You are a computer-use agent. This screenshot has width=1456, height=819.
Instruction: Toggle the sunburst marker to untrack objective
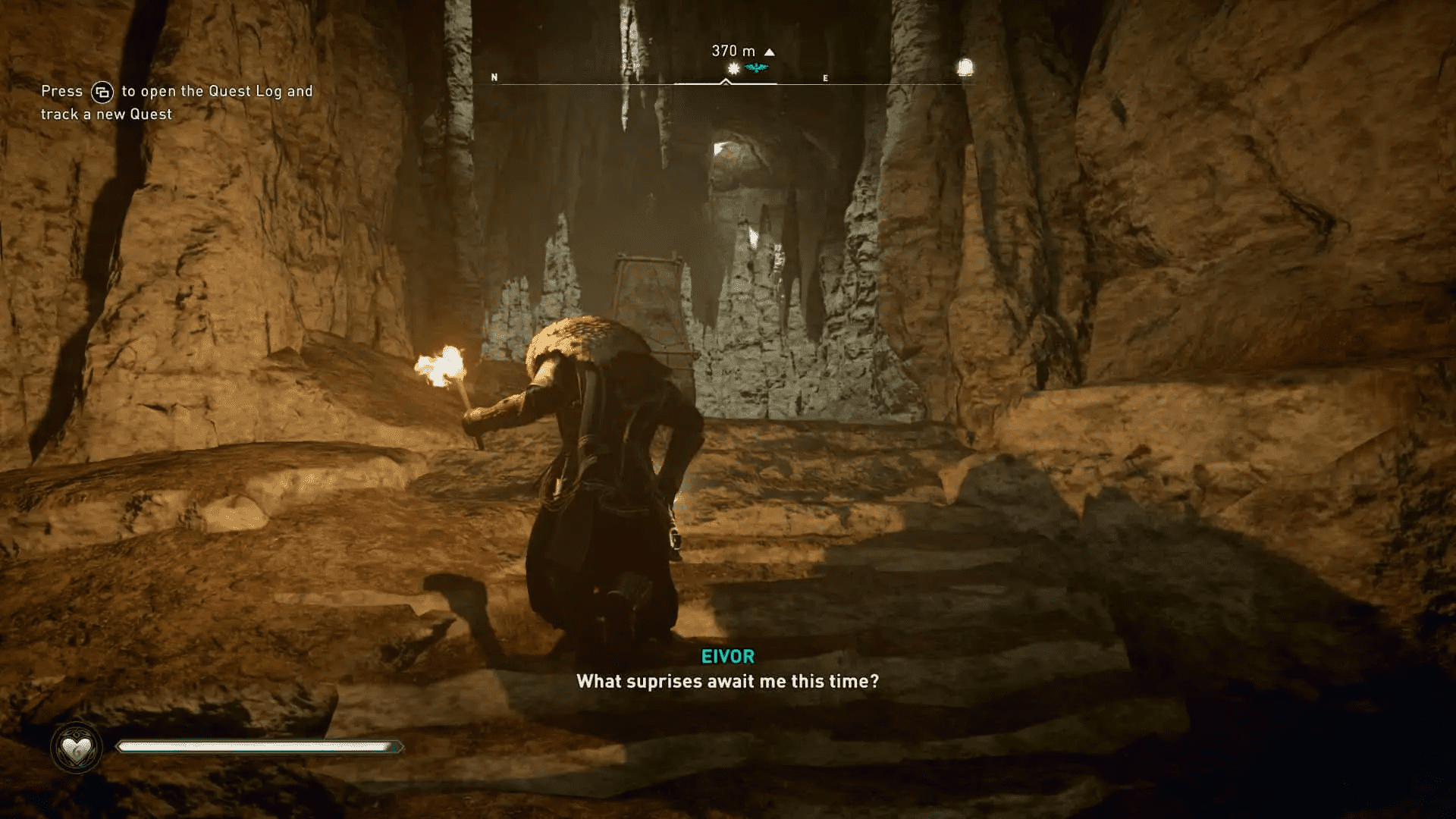(x=733, y=67)
